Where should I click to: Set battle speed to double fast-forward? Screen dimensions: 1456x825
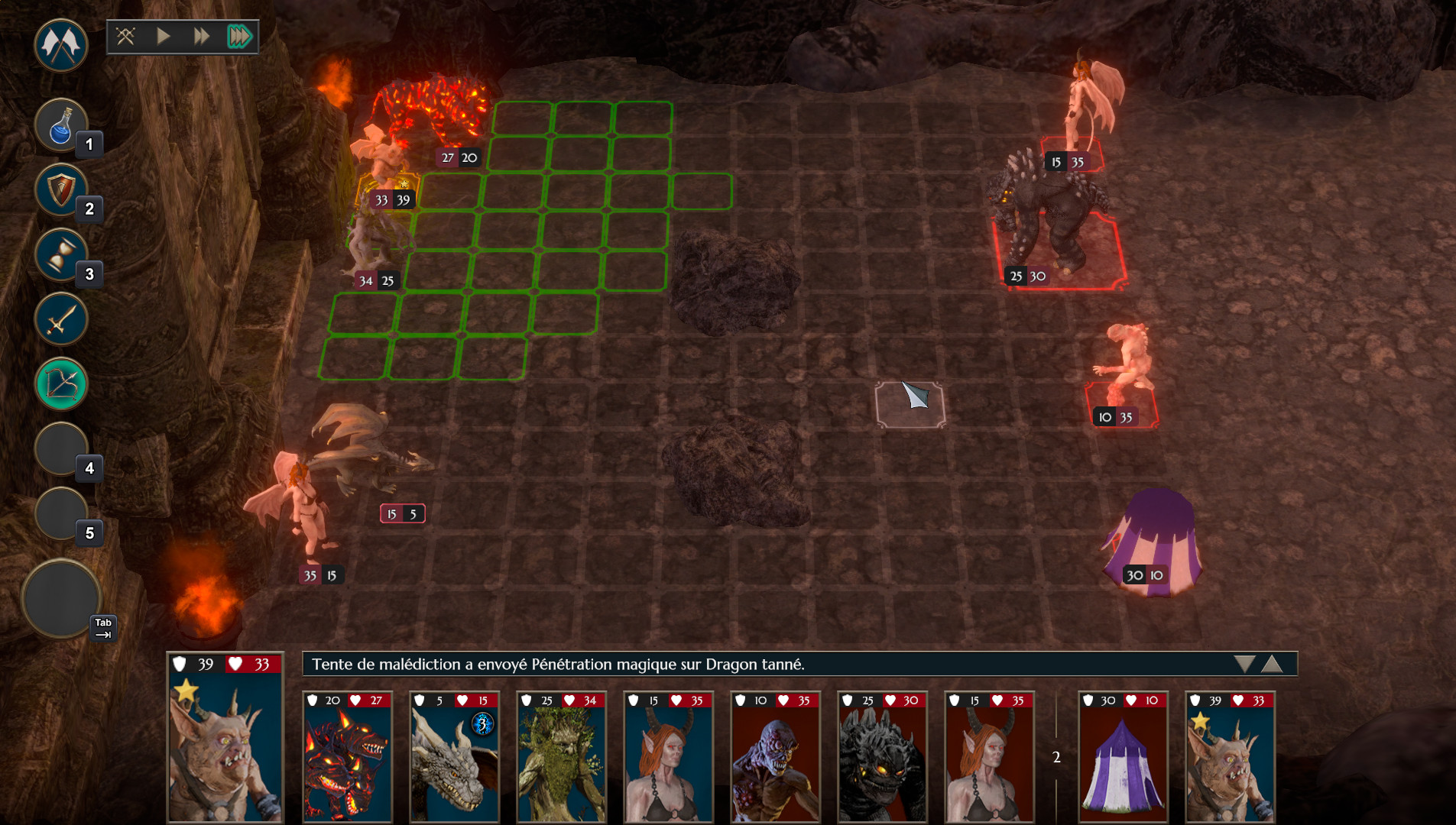click(x=201, y=36)
